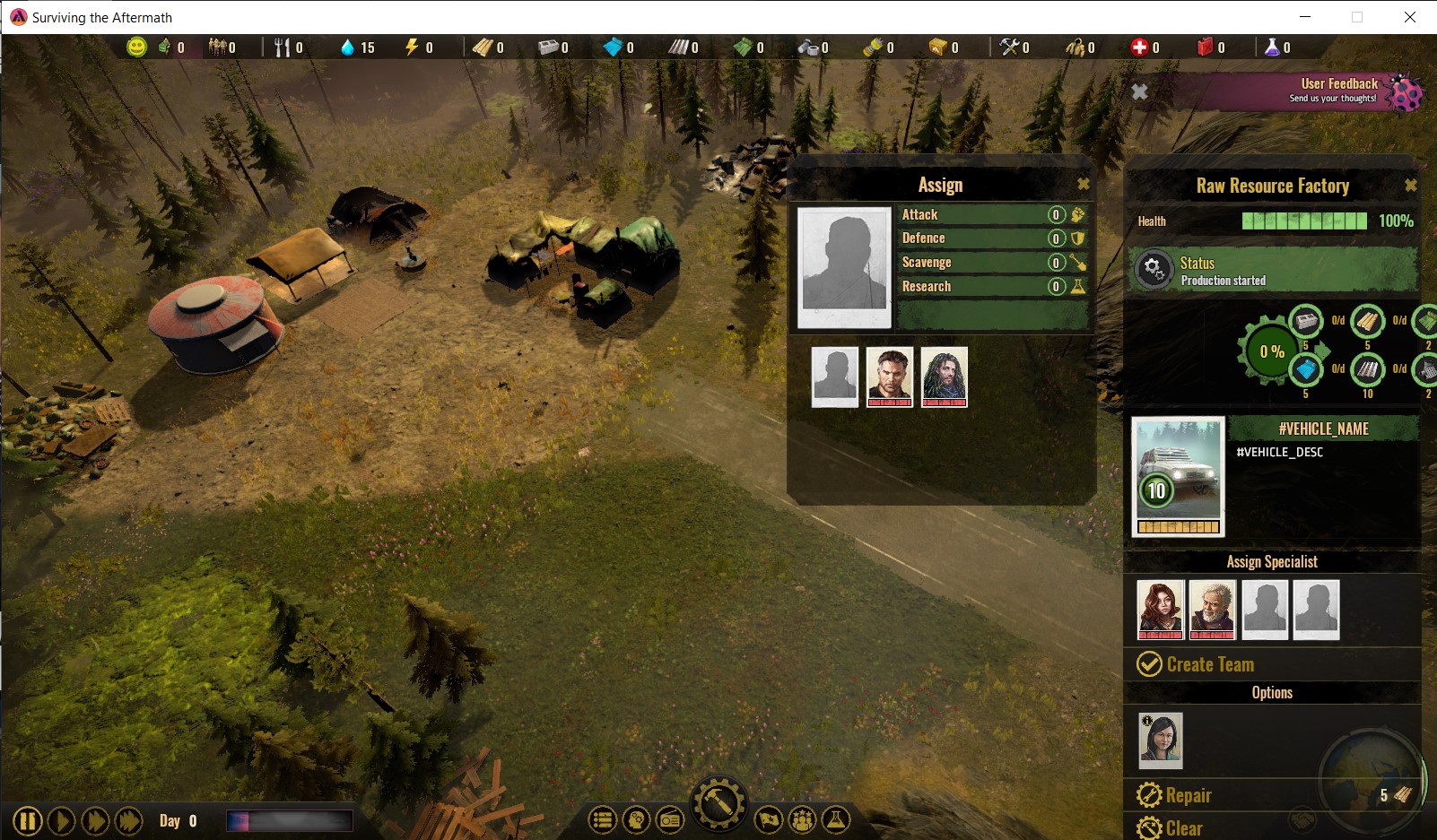The width and height of the screenshot is (1437, 840).
Task: Choose the white-haired old man specialist
Action: coord(1212,609)
